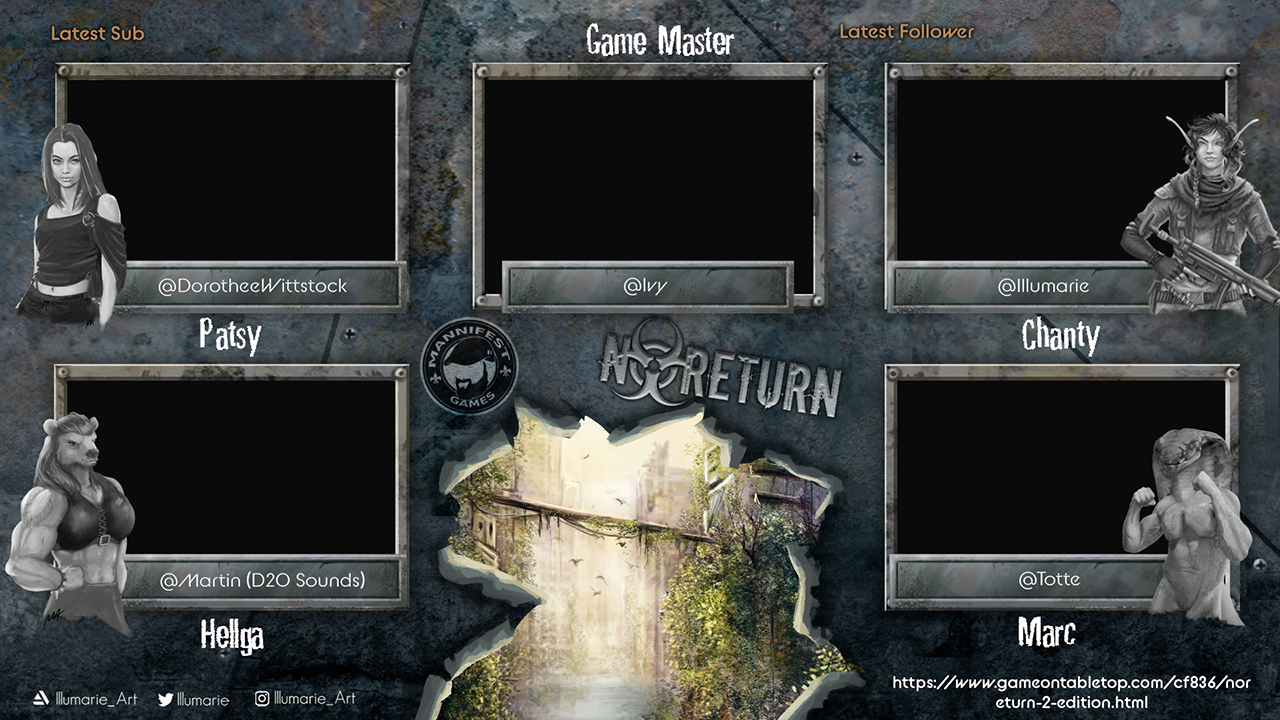The width and height of the screenshot is (1280, 720).
Task: Click the @Illumarie name plate
Action: pyautogui.click(x=1043, y=286)
